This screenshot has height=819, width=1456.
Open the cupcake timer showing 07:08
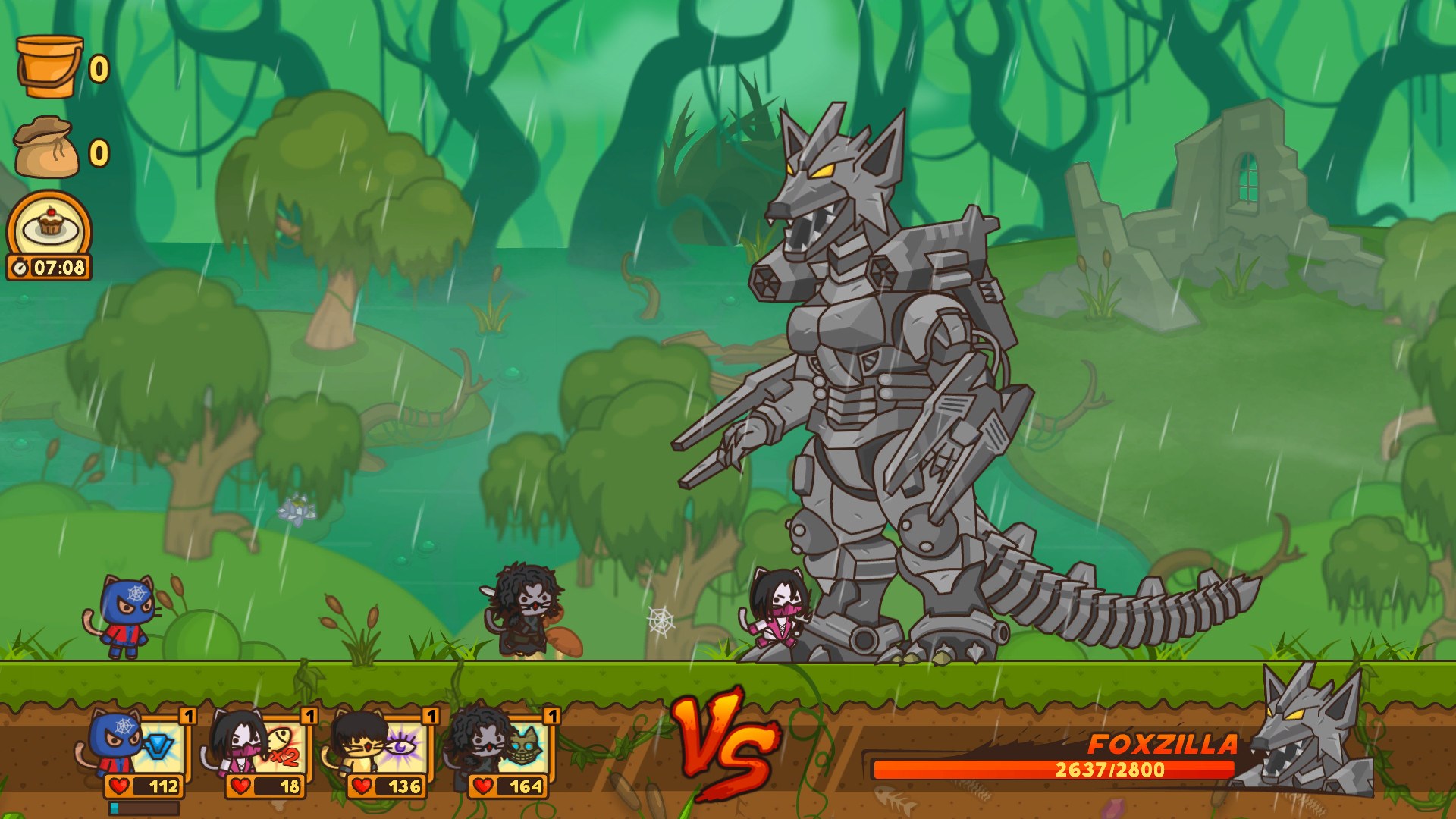coord(49,235)
